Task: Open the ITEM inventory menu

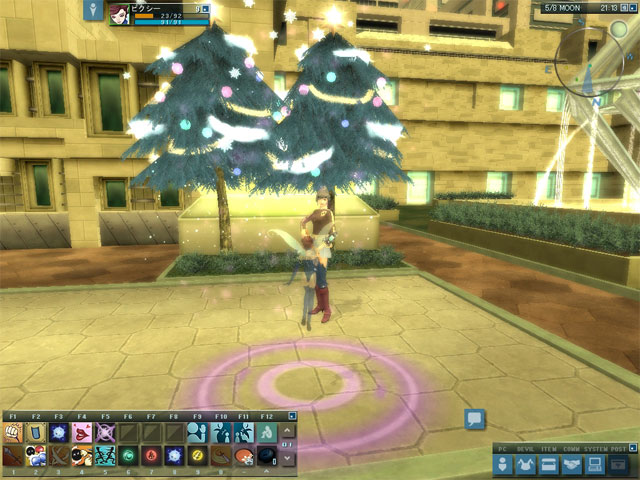Action: coord(549,464)
